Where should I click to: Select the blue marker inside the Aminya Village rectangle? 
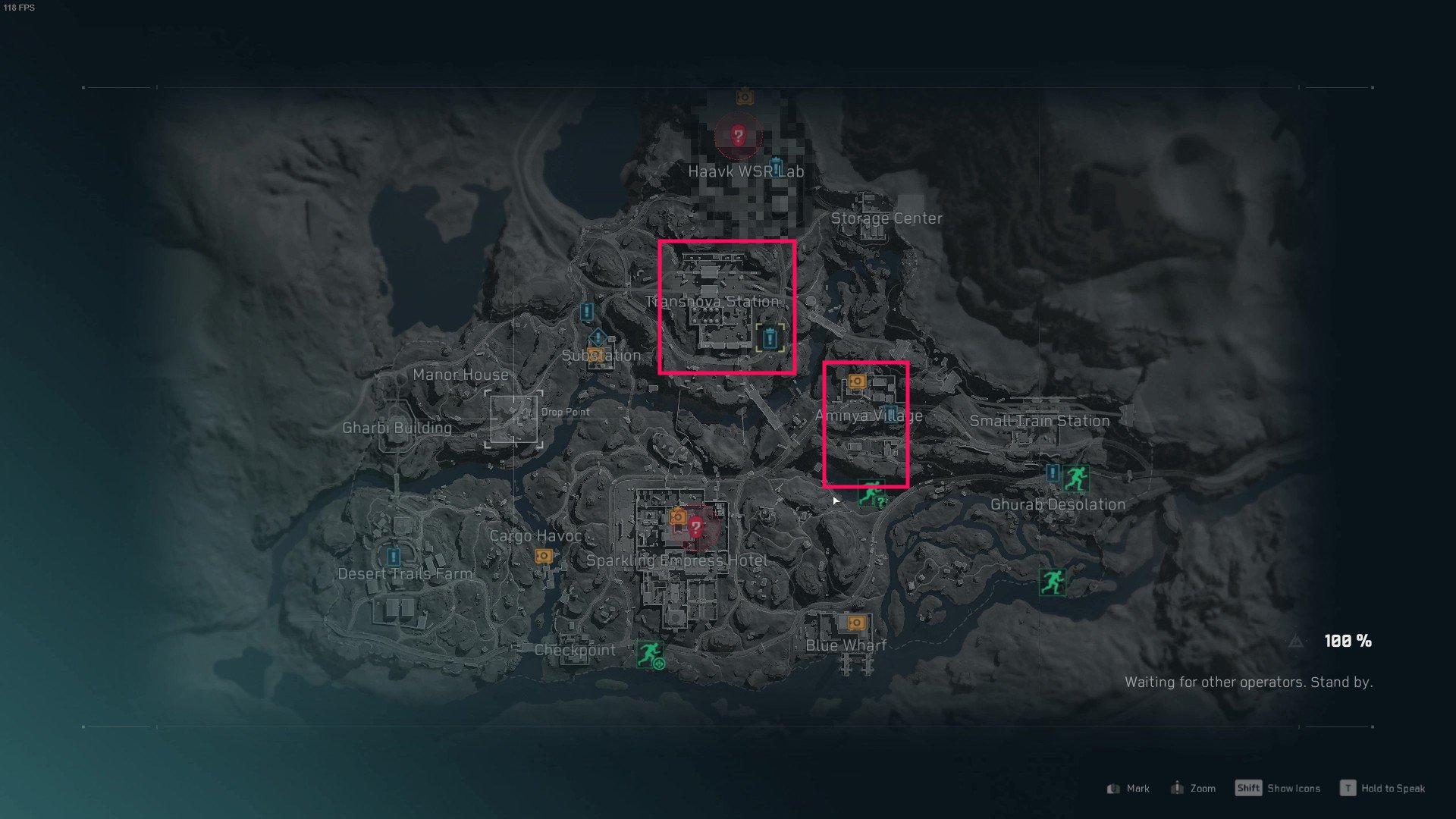pos(891,414)
